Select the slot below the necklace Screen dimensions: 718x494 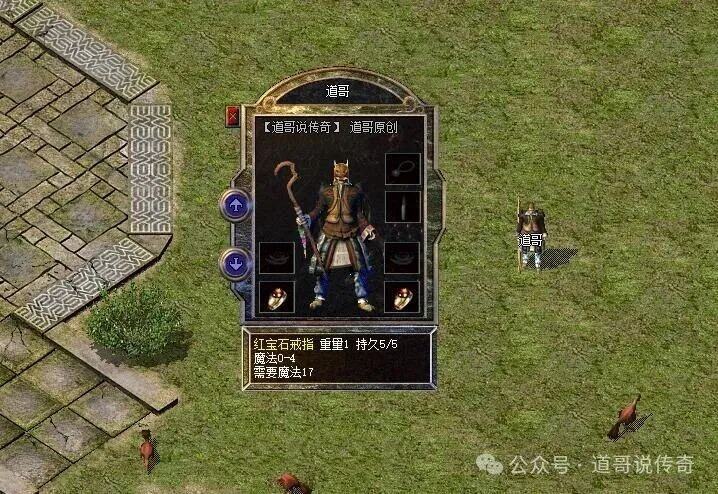[402, 206]
